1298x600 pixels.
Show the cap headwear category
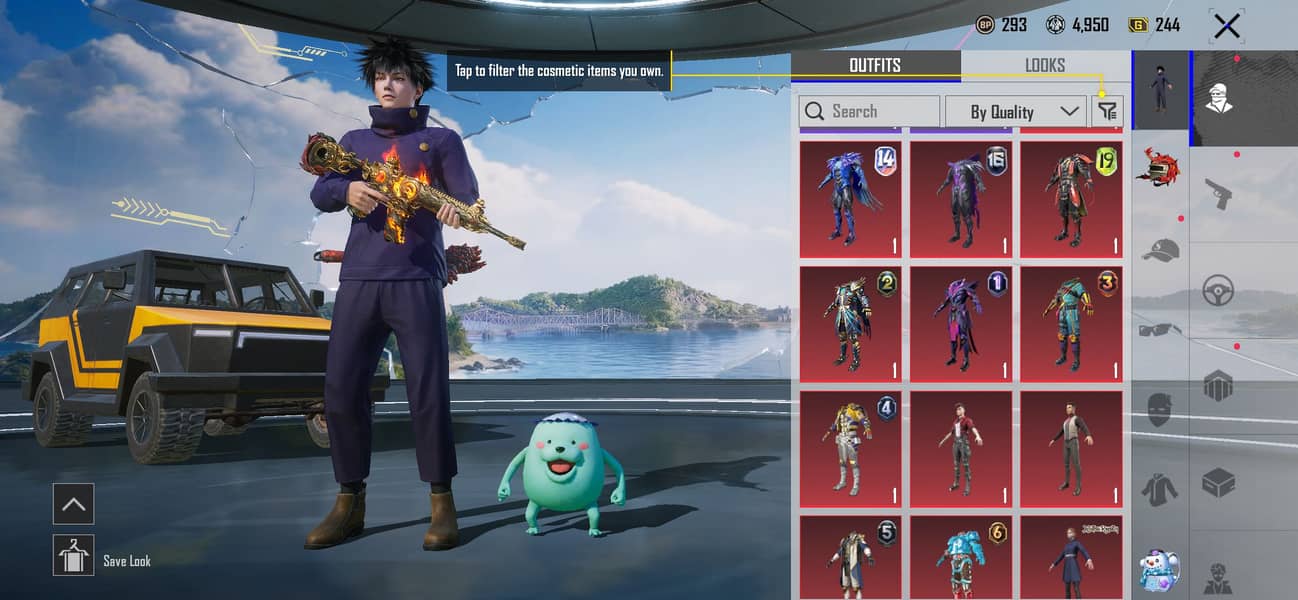pyautogui.click(x=1160, y=250)
